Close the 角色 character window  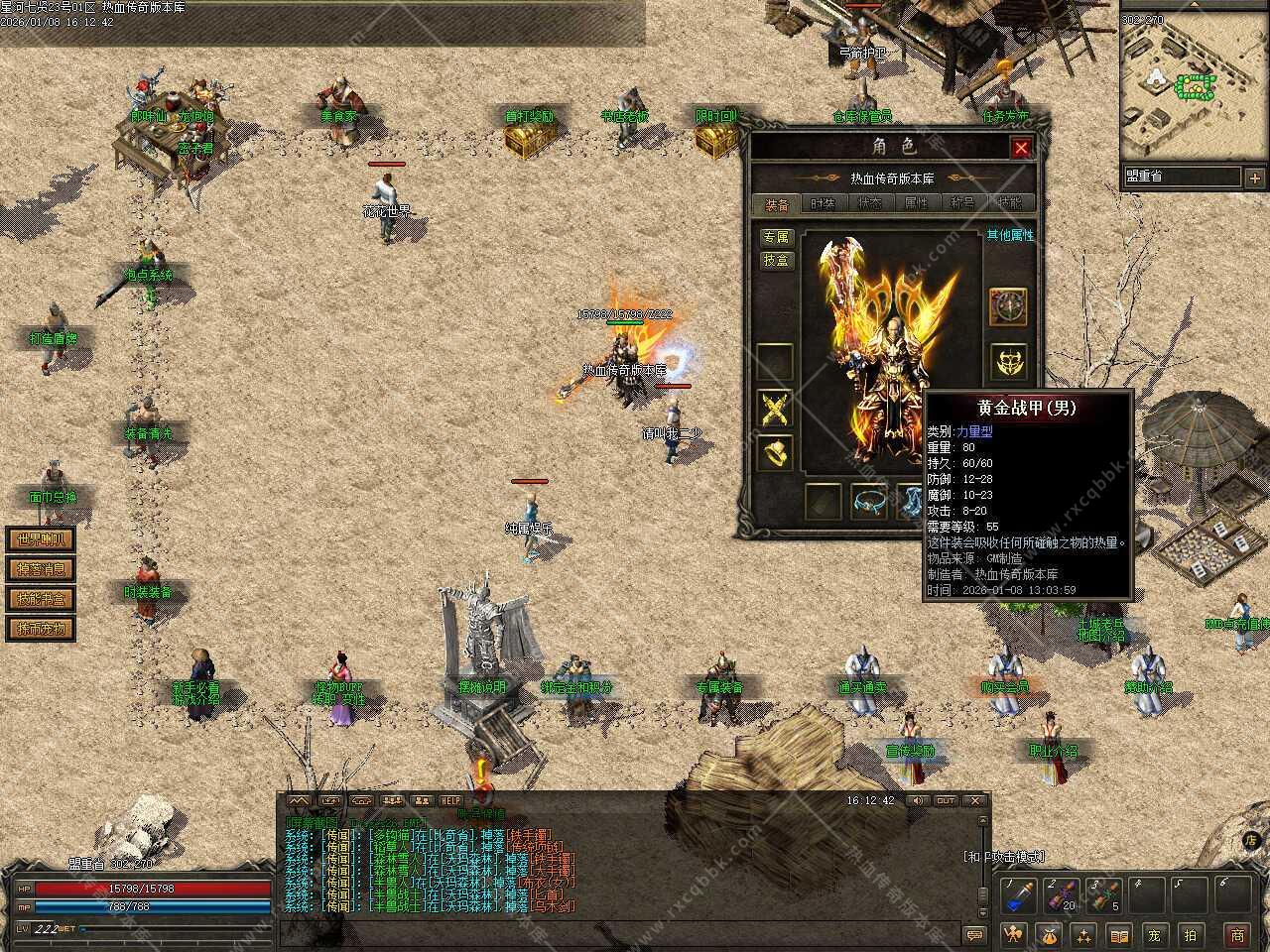(1020, 148)
